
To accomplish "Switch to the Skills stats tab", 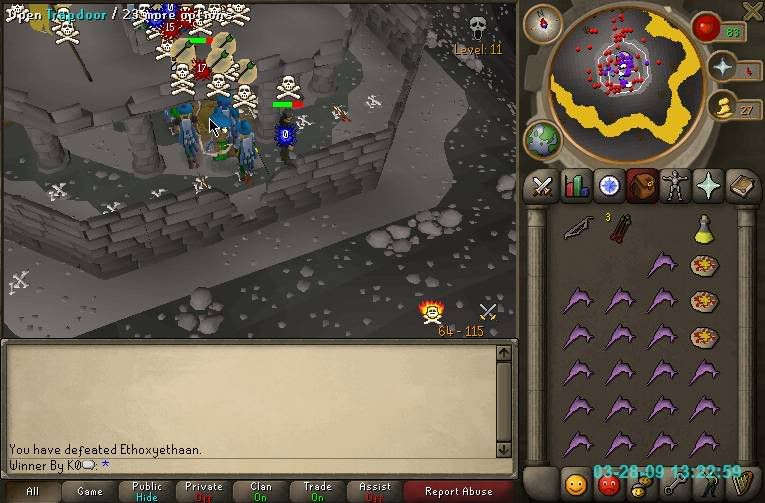I will point(575,186).
